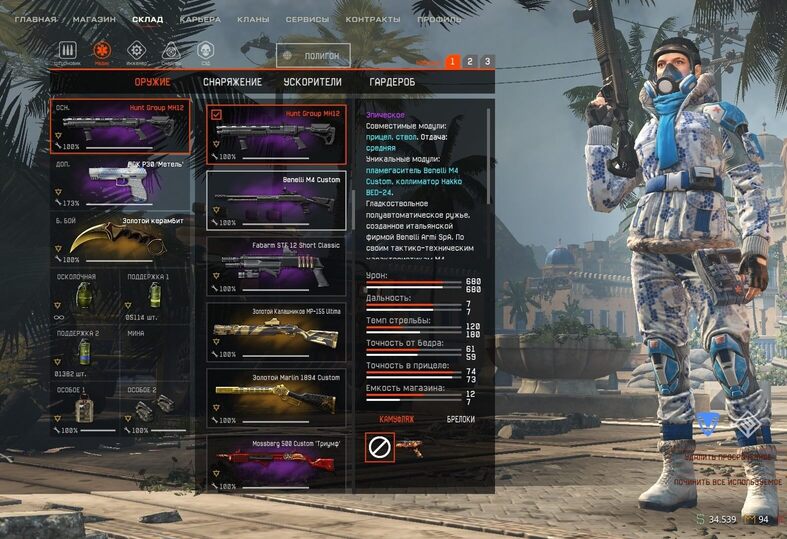Pick the Fabarm STF 12 Short Classic
Image resolution: width=787 pixels, height=539 pixels.
(x=276, y=266)
